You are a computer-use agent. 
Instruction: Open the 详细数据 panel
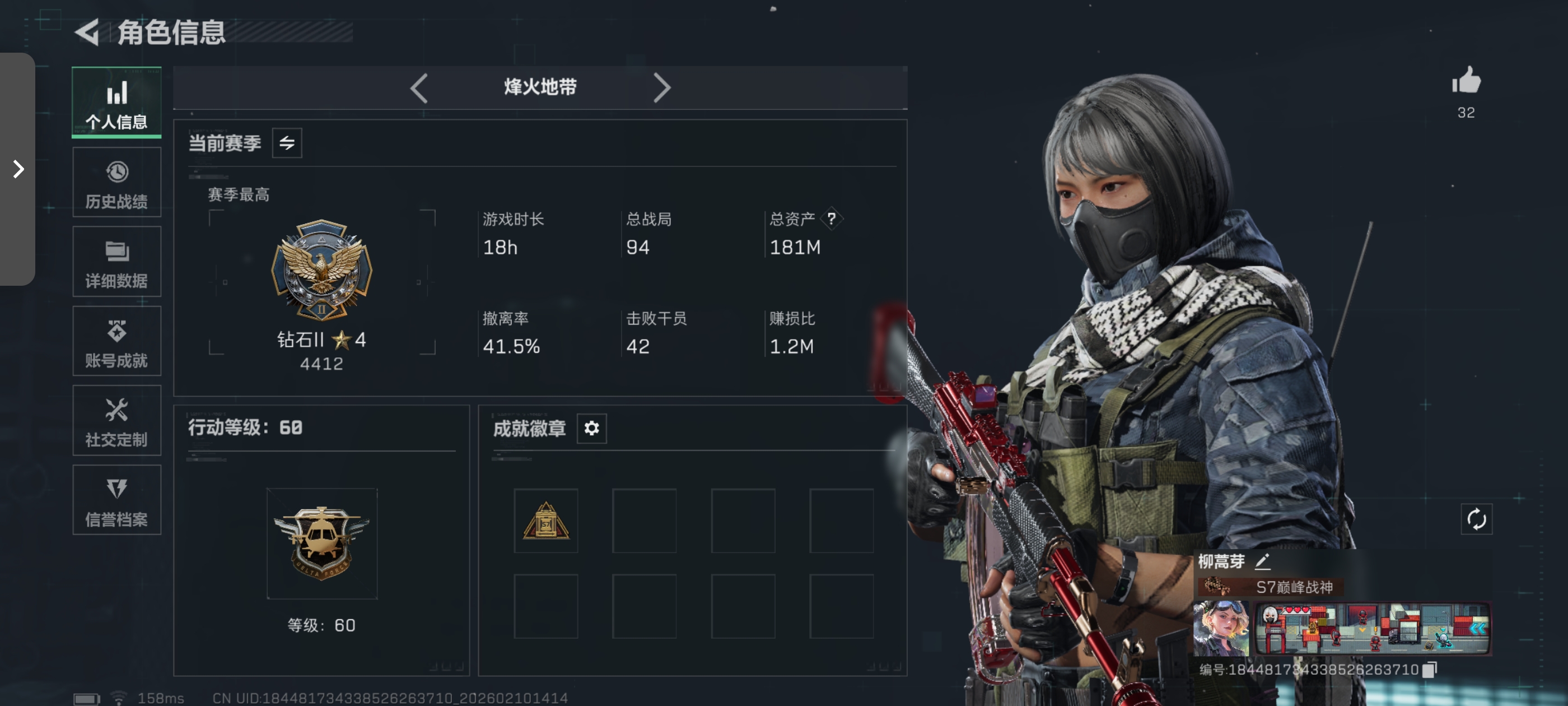click(116, 261)
